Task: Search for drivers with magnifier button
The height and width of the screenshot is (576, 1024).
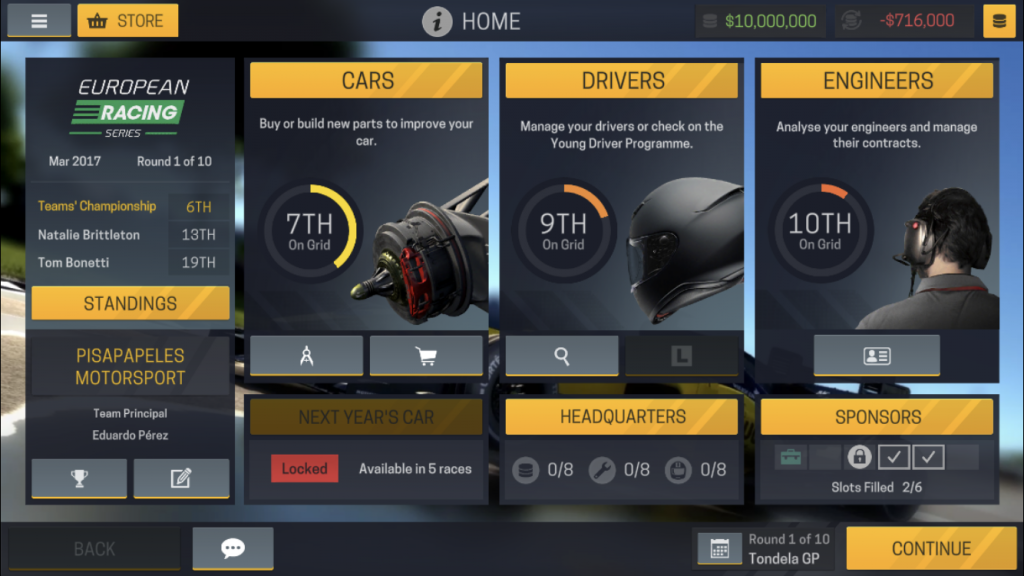Action: click(x=562, y=356)
